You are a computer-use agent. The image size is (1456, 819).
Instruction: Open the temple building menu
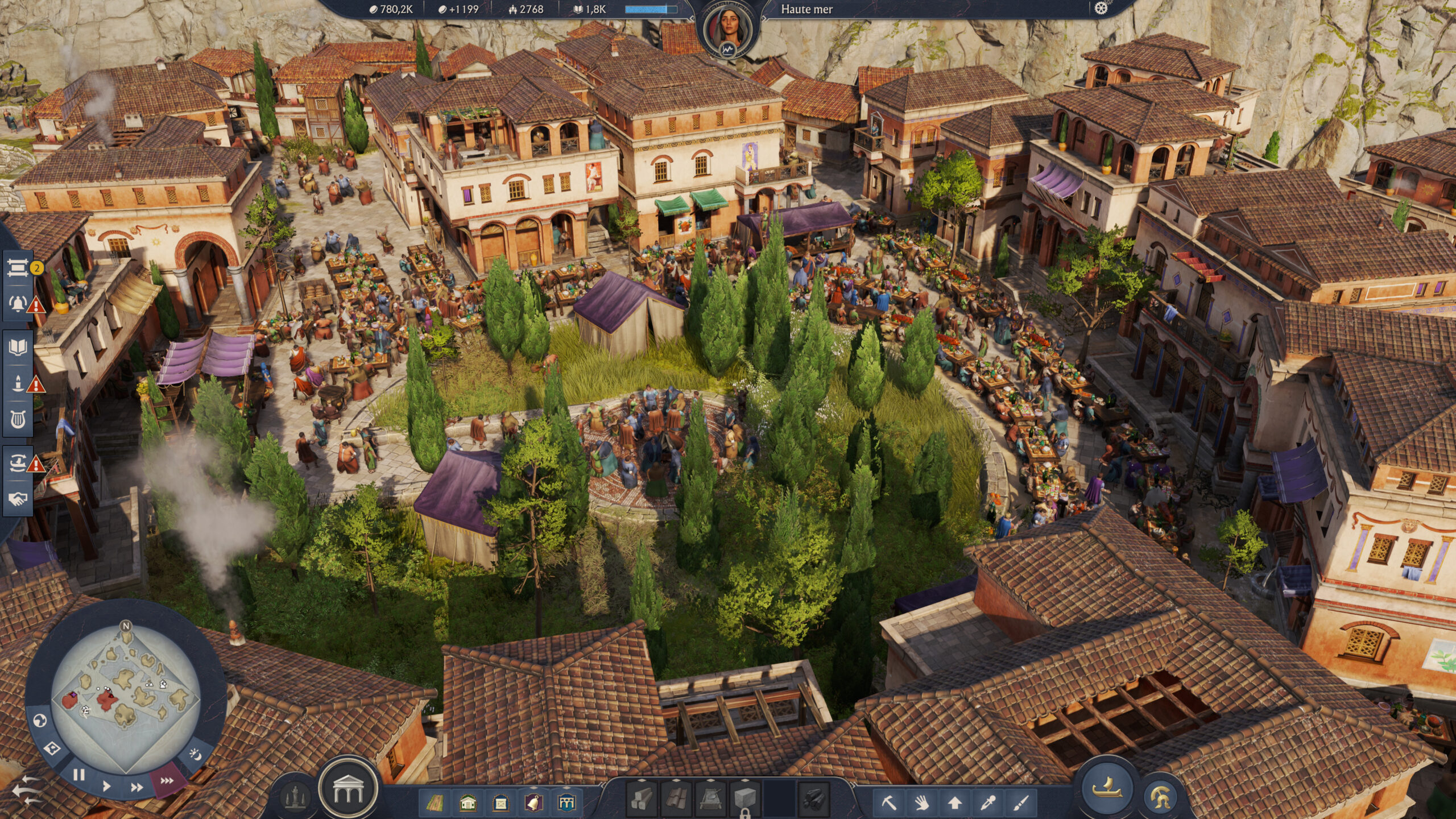pyautogui.click(x=348, y=789)
